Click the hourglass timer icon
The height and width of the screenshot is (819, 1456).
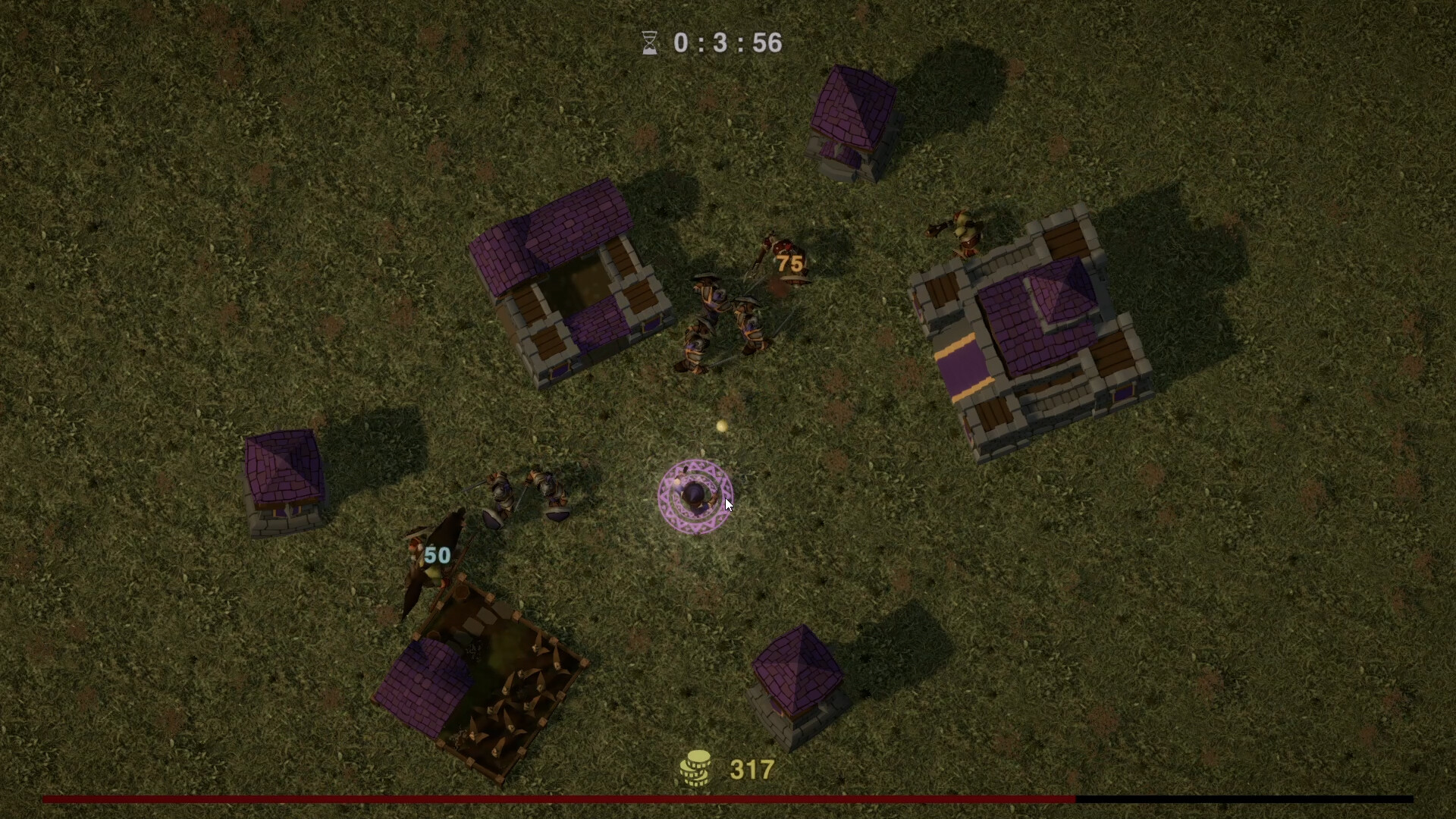tap(648, 43)
